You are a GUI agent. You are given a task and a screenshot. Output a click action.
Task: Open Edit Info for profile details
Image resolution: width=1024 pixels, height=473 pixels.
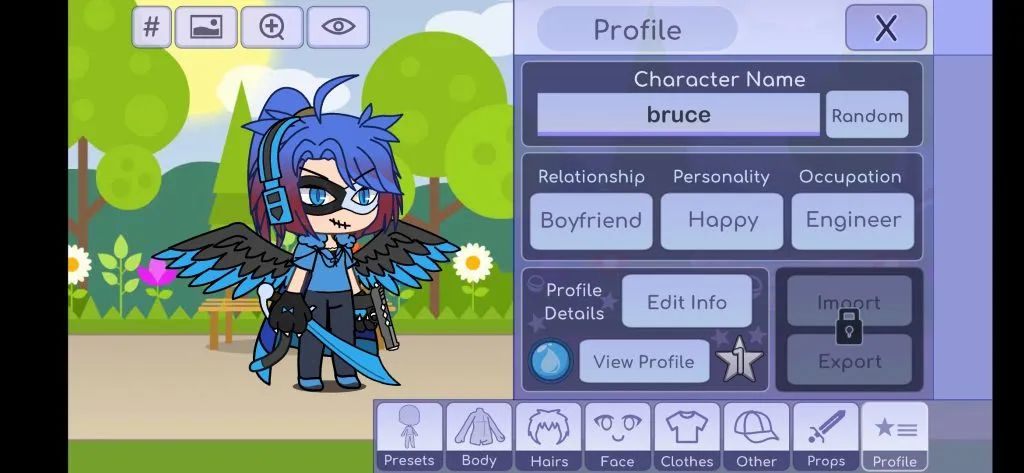coord(686,302)
